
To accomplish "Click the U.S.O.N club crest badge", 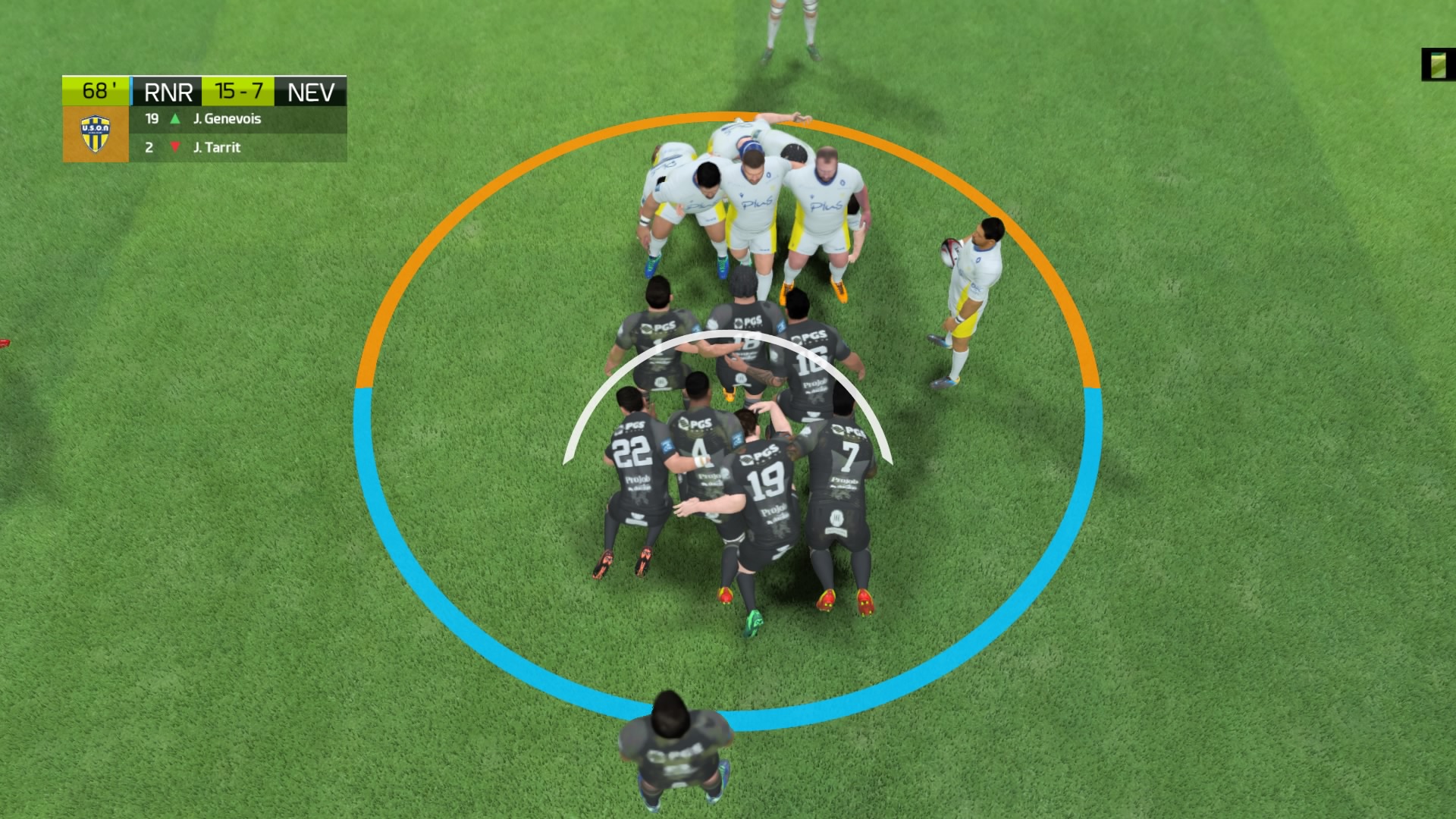I will (96, 133).
